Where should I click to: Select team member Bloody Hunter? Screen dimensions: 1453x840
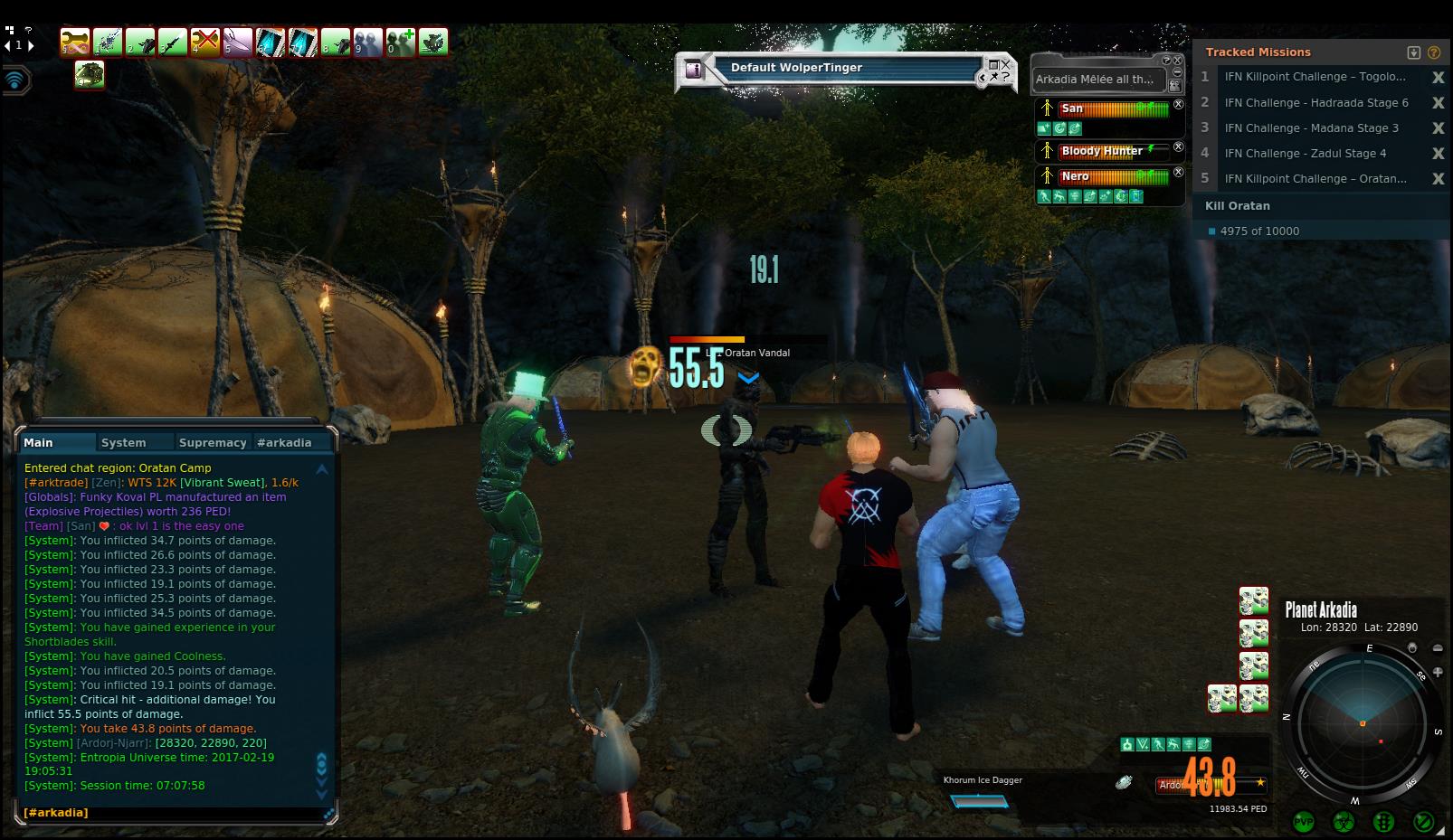pos(1102,151)
